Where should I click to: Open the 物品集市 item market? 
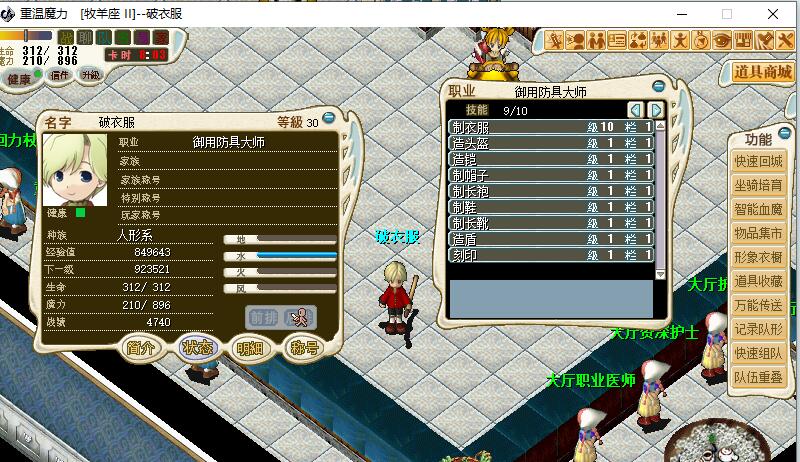tap(760, 234)
